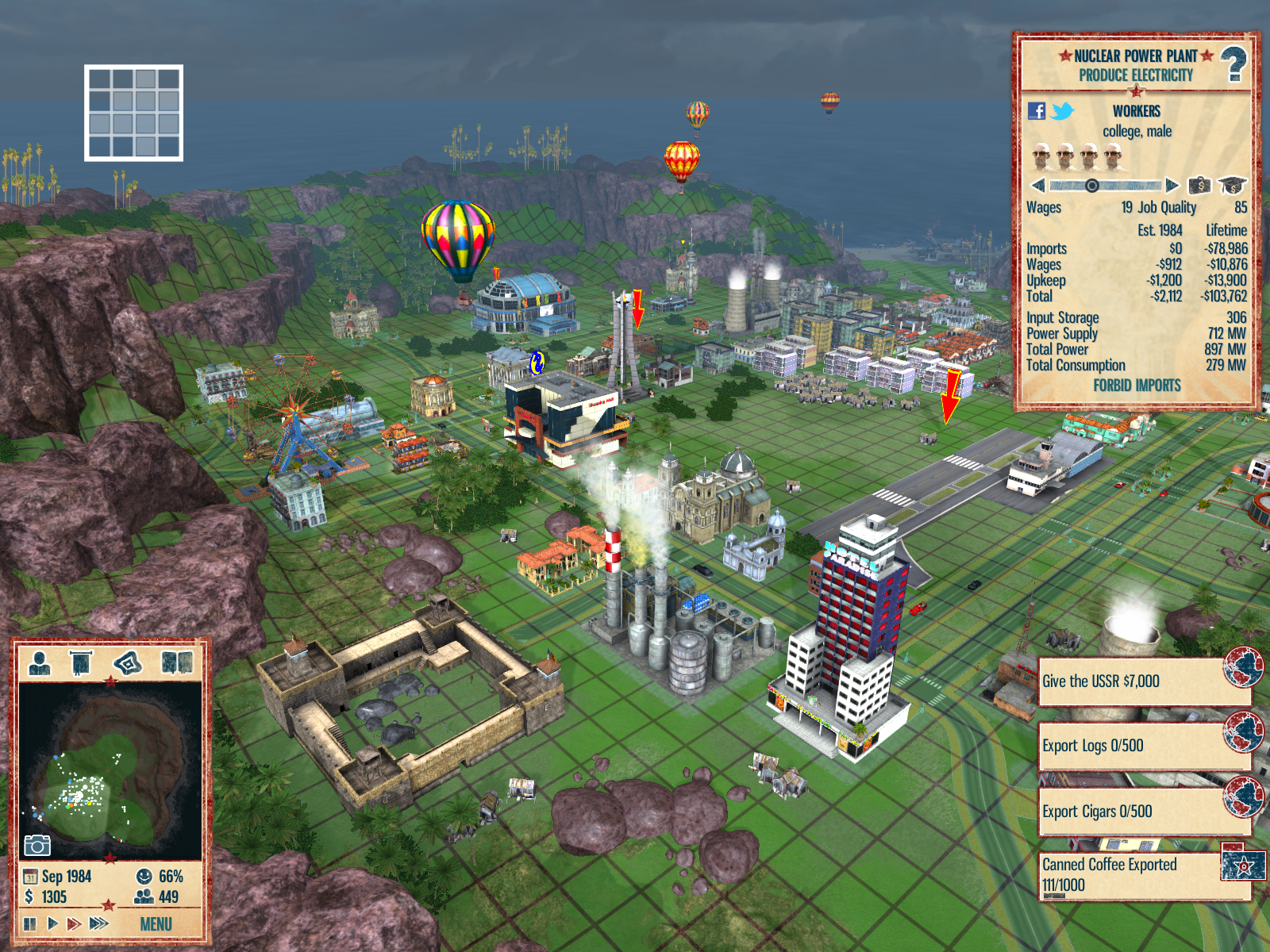Share via the Twitter bird icon

coord(1062,111)
